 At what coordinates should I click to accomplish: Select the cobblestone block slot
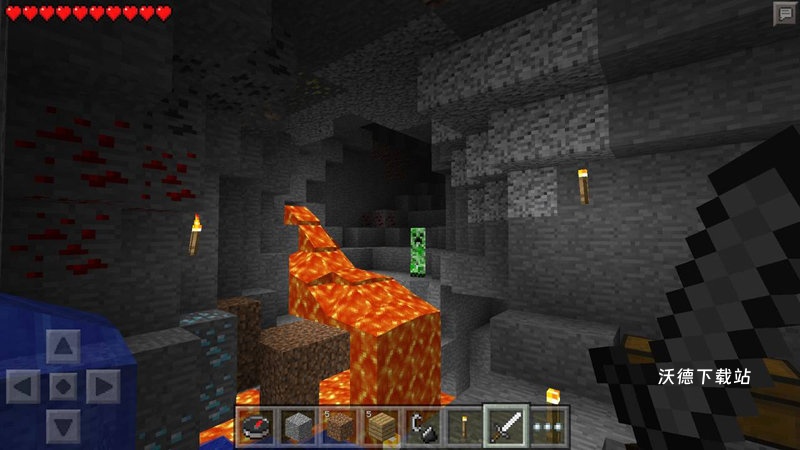tap(296, 425)
